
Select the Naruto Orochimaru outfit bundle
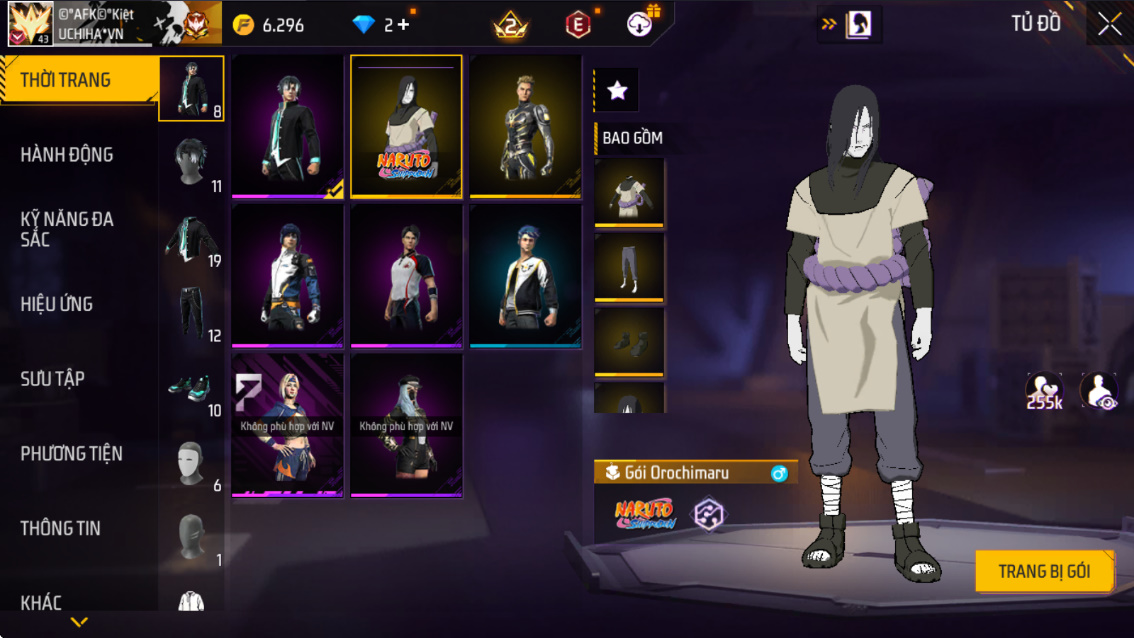(406, 125)
